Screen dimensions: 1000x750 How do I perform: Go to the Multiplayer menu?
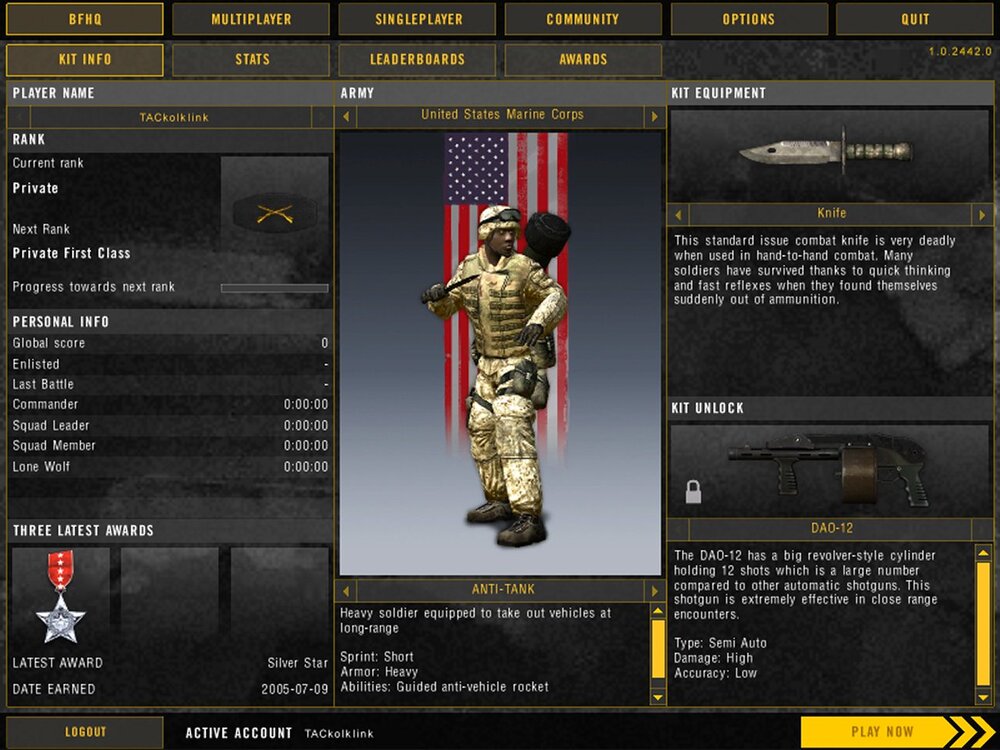tap(251, 19)
